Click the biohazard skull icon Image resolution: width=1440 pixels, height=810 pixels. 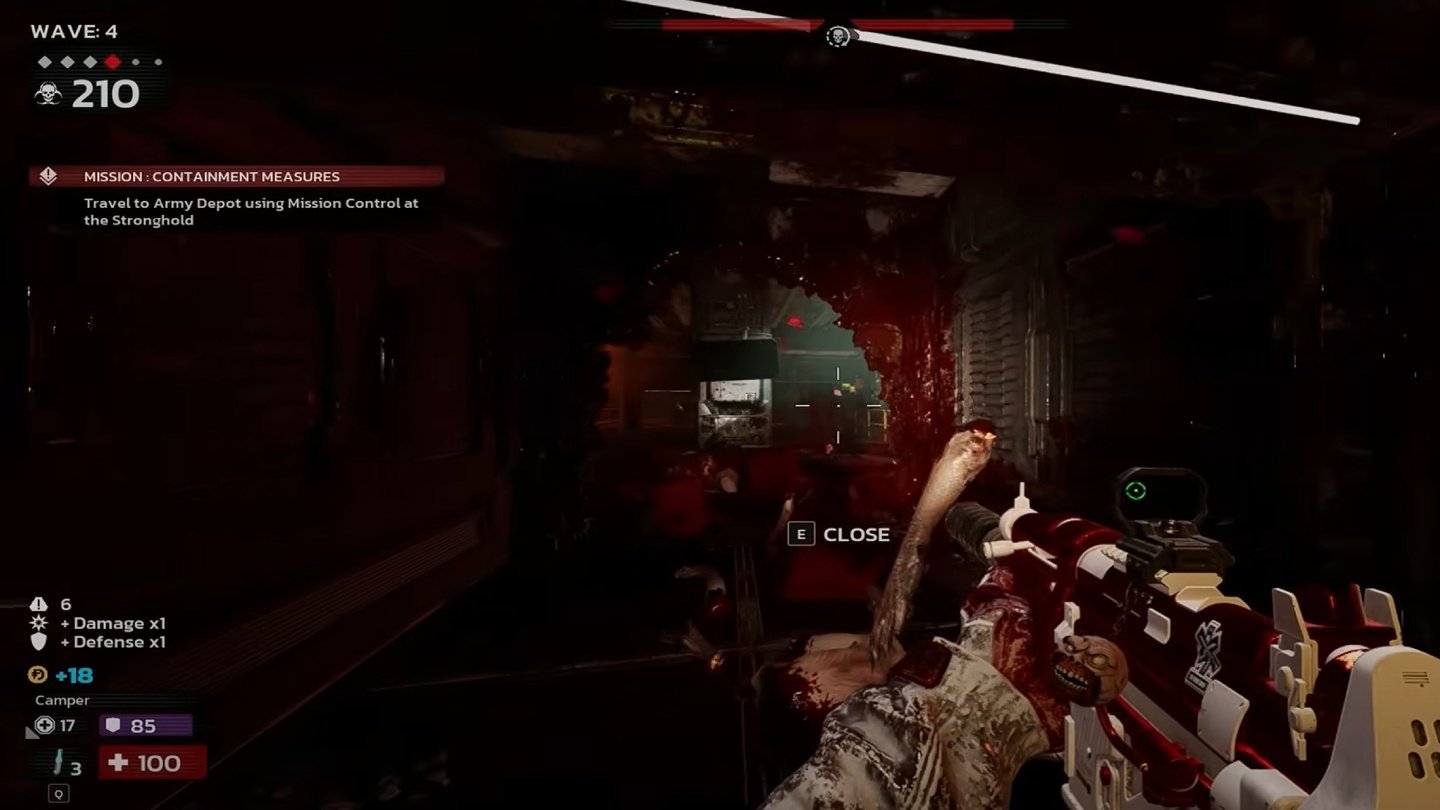tap(48, 94)
